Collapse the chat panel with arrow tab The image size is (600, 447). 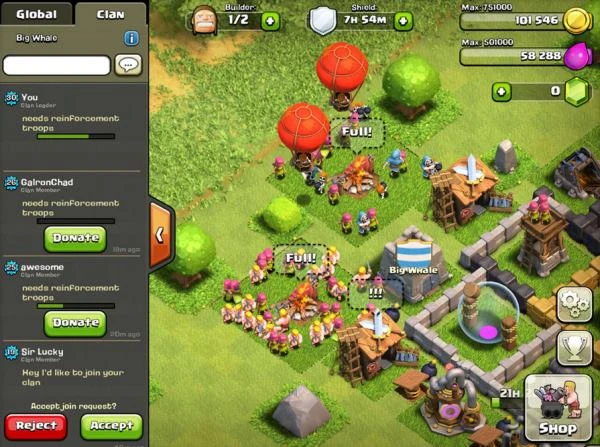coord(160,234)
